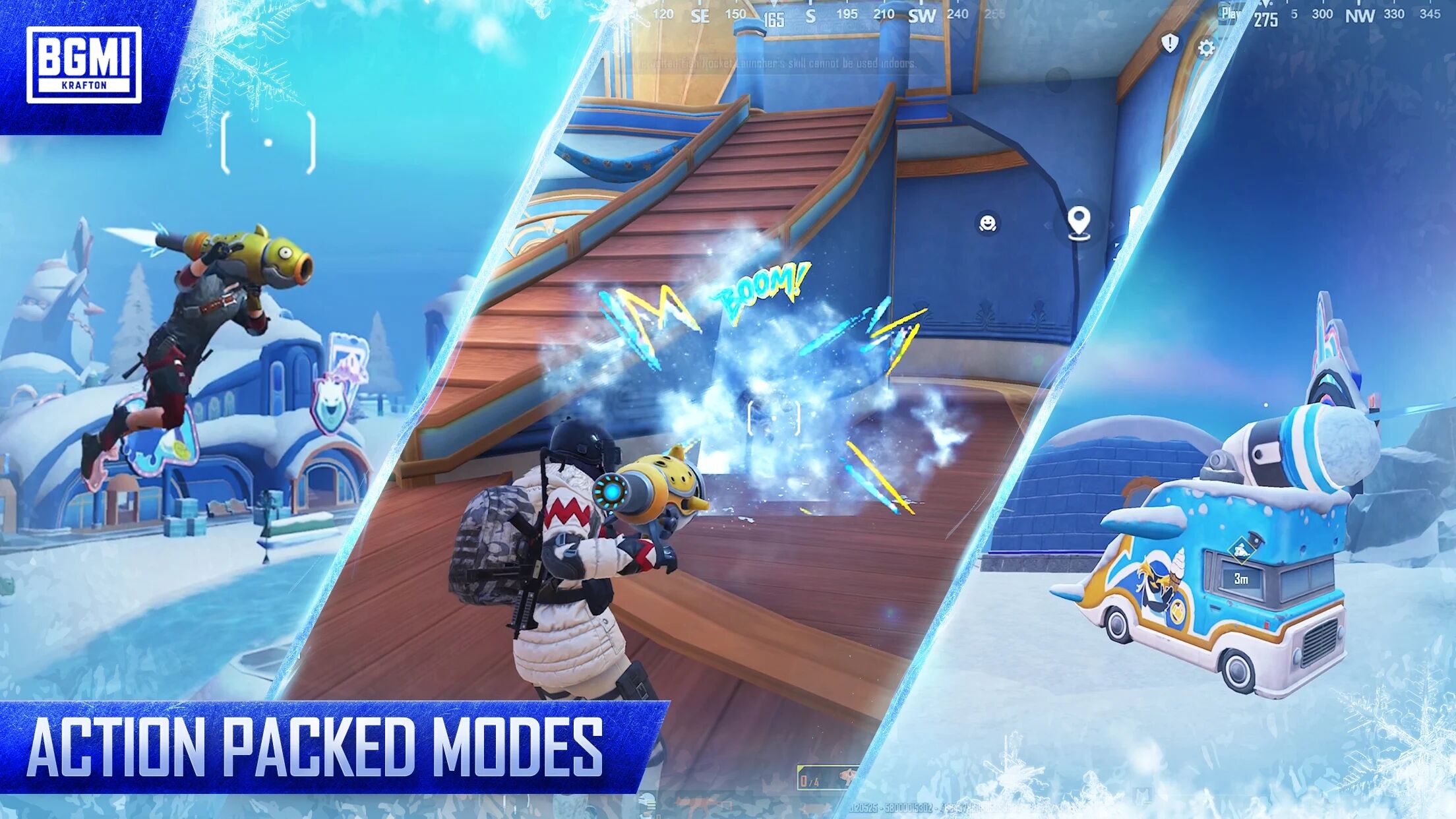Open the emote wheel smiley icon
The image size is (1456, 819).
click(987, 223)
